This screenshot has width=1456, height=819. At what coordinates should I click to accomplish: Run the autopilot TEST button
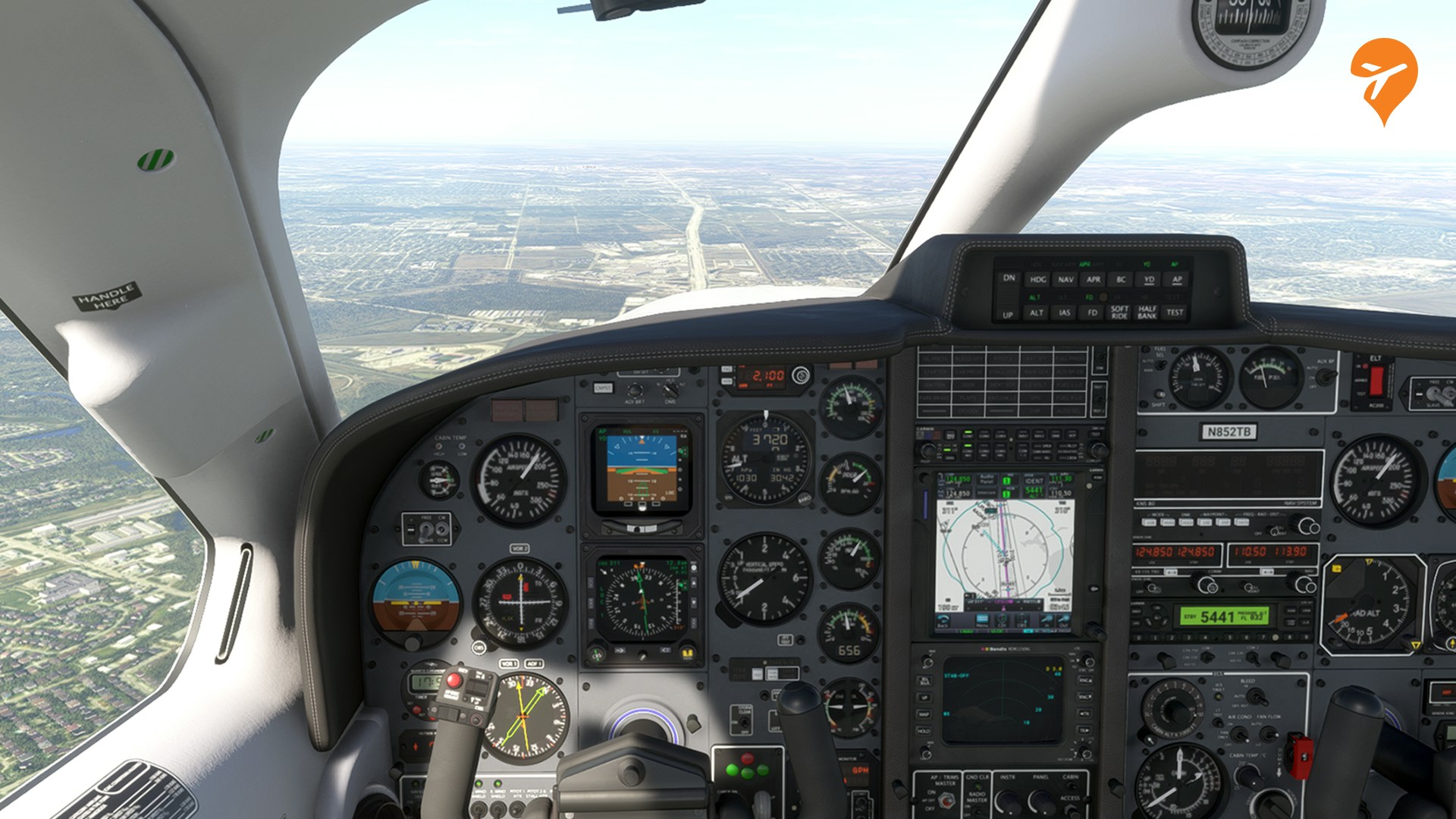click(x=1175, y=312)
